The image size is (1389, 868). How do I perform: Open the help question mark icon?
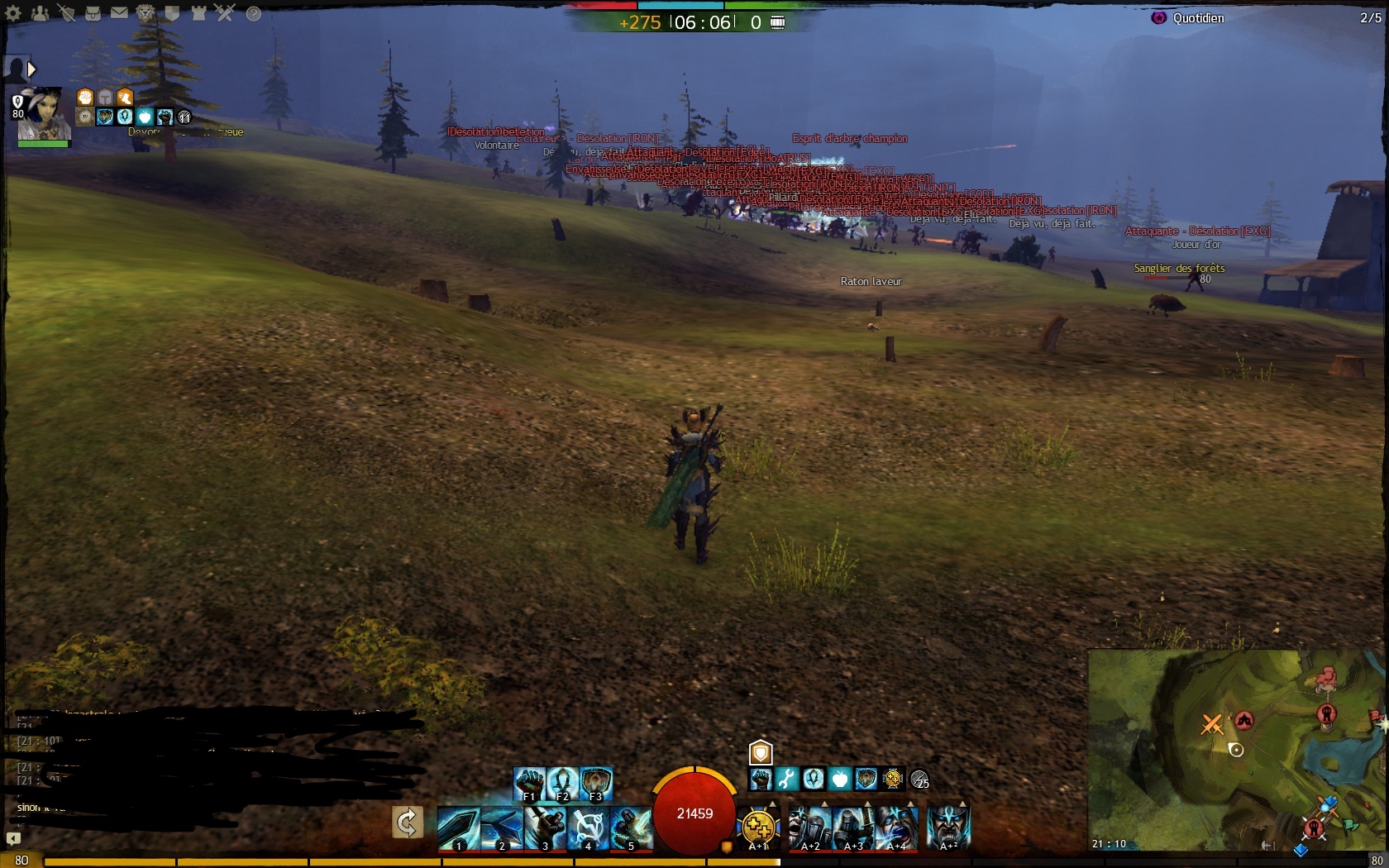pyautogui.click(x=254, y=13)
